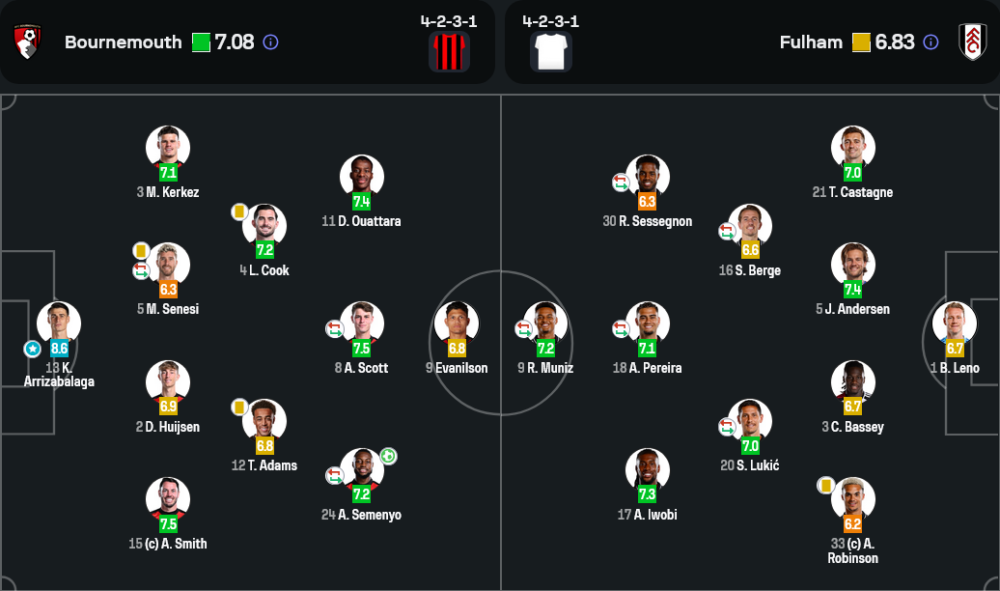Select captain A. Smith
This screenshot has width=1000, height=591.
[167, 498]
